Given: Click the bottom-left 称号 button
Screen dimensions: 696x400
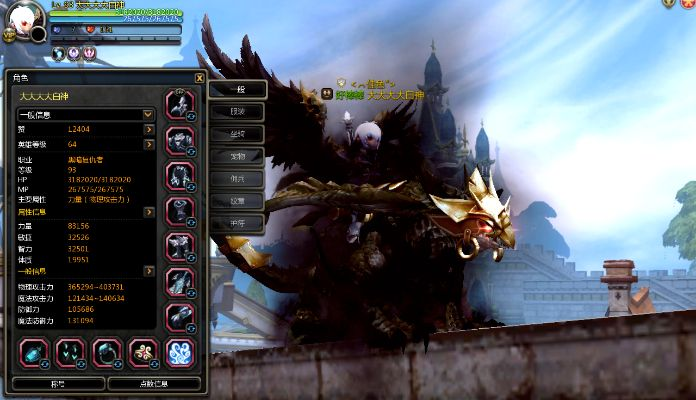Looking at the screenshot, I should 56,383.
